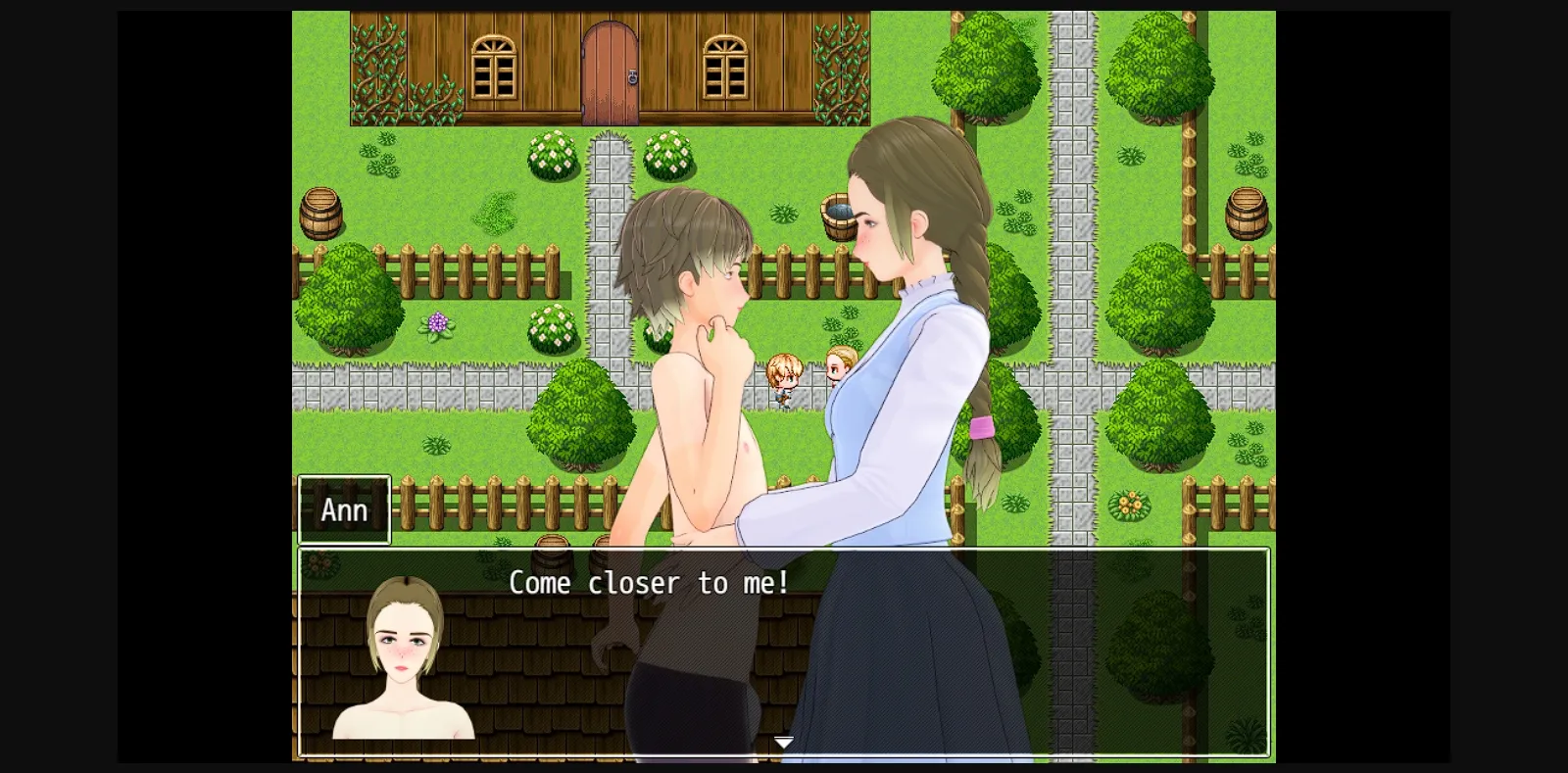Click the dialogue advance arrow
The width and height of the screenshot is (1568, 773).
783,742
